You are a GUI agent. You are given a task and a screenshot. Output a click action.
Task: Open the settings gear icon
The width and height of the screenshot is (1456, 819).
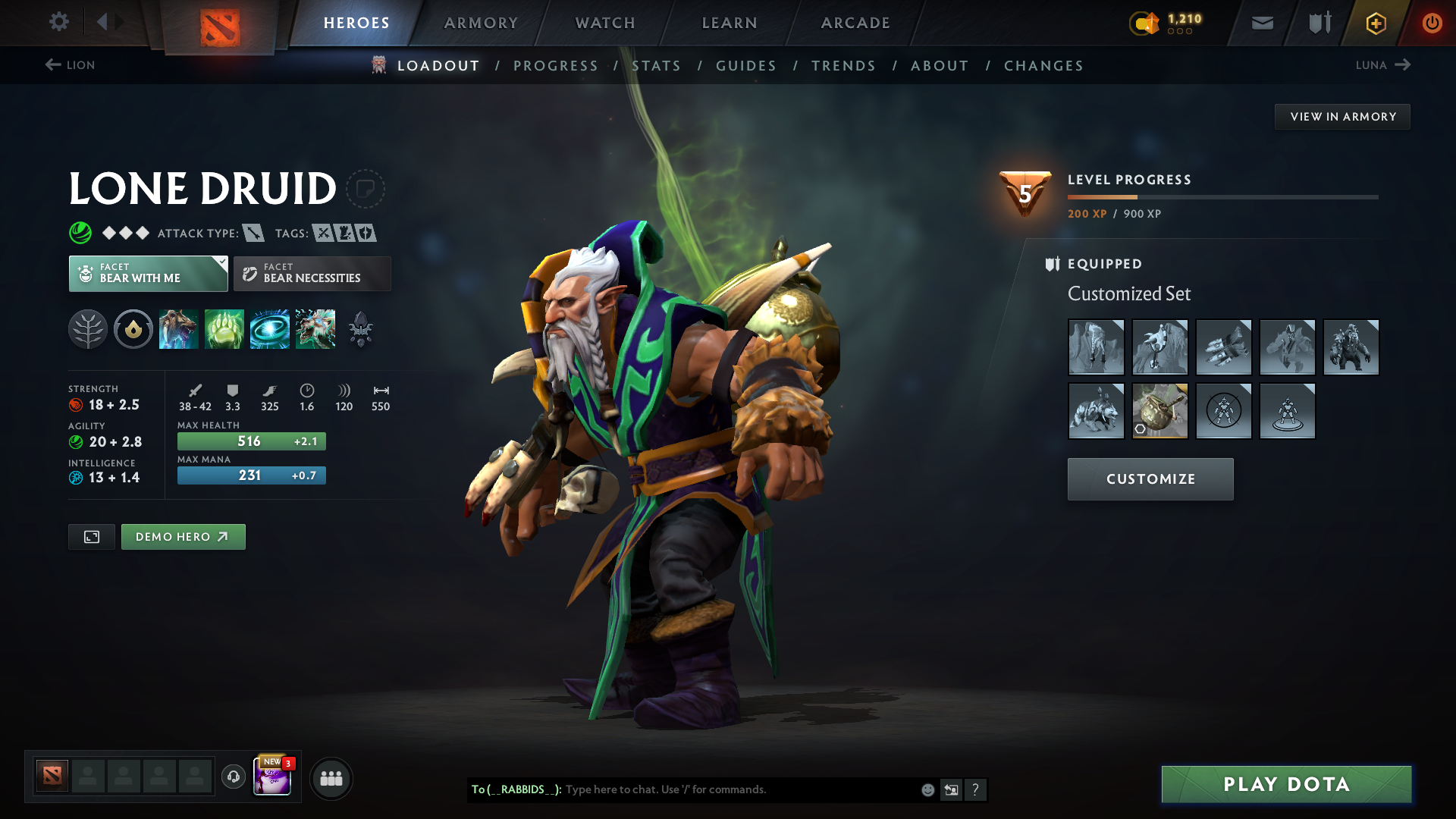59,22
